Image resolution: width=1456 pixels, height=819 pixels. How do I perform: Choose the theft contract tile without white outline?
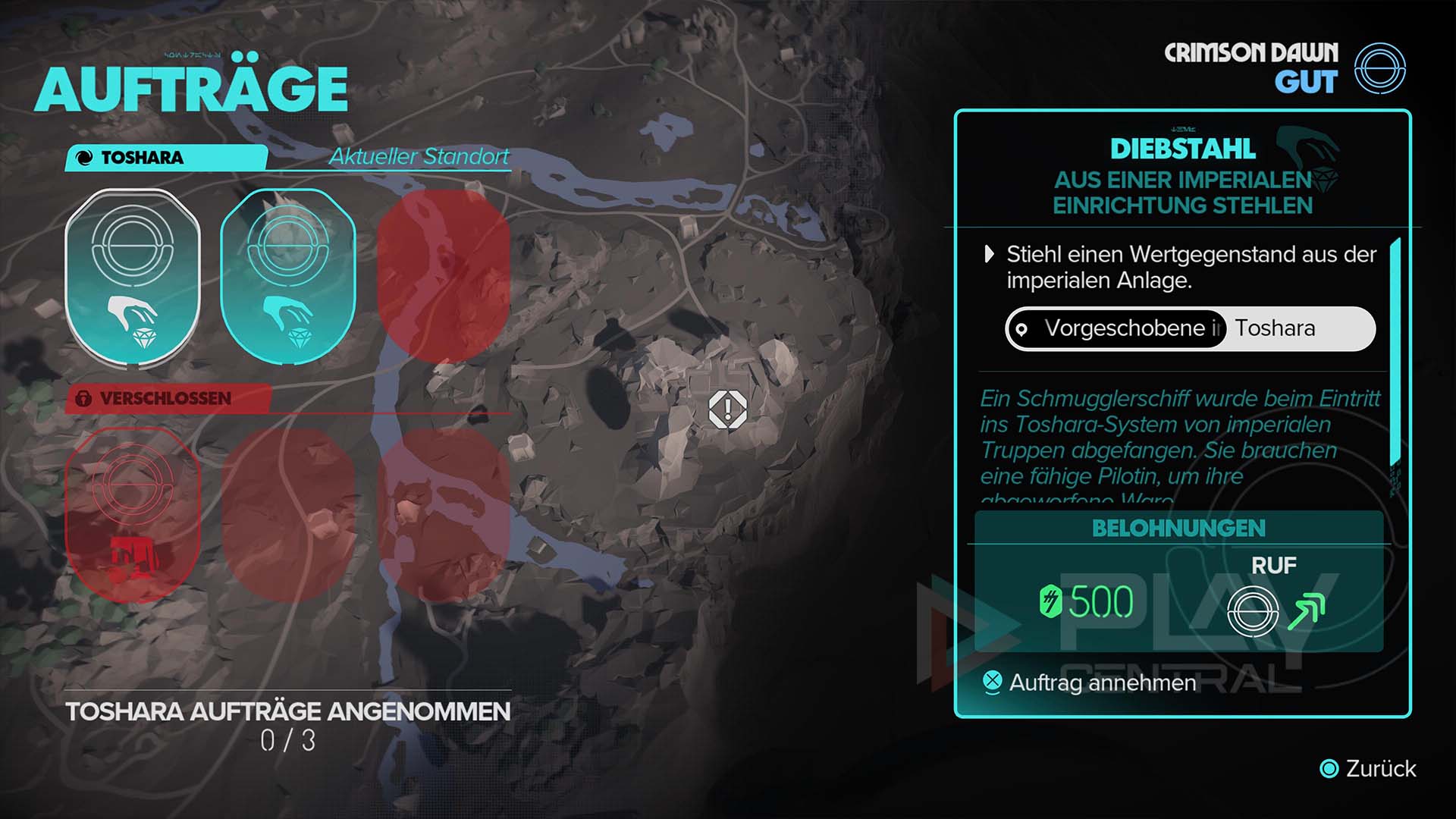[x=288, y=278]
